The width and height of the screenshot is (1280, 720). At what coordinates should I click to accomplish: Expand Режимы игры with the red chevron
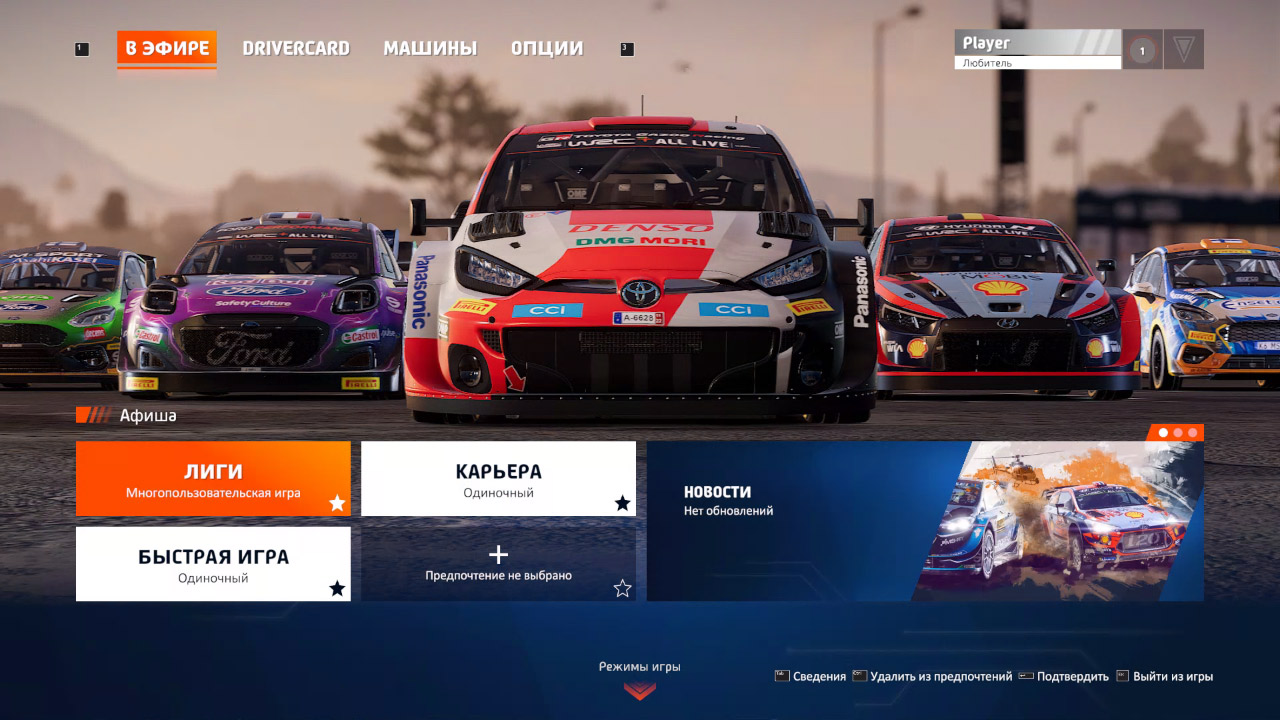(639, 690)
